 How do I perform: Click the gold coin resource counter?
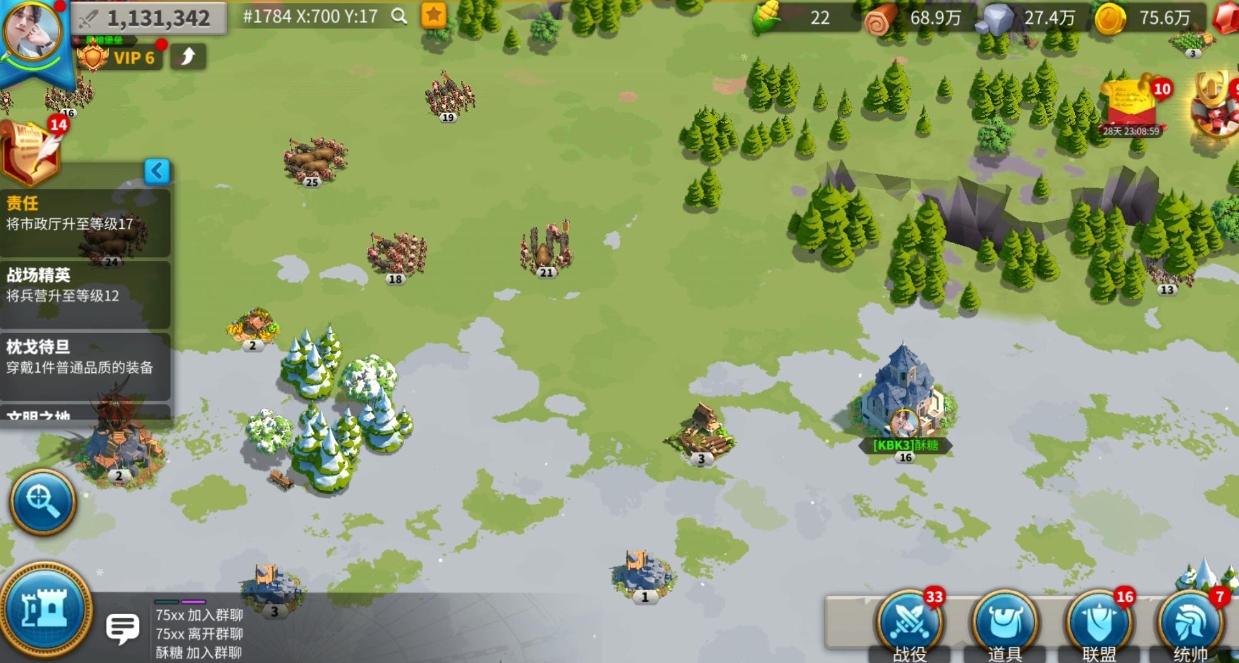1145,18
